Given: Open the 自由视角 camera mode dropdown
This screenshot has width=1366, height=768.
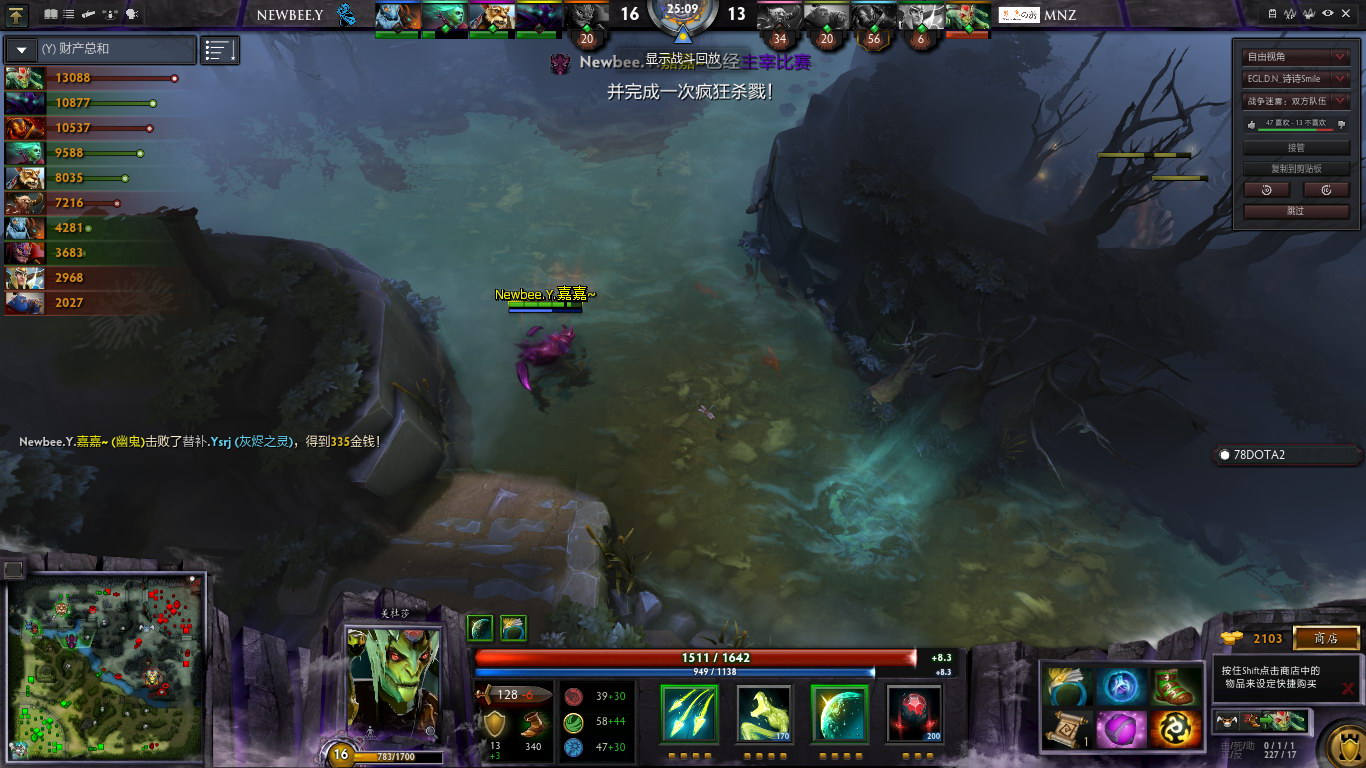Looking at the screenshot, I should pos(1296,57).
